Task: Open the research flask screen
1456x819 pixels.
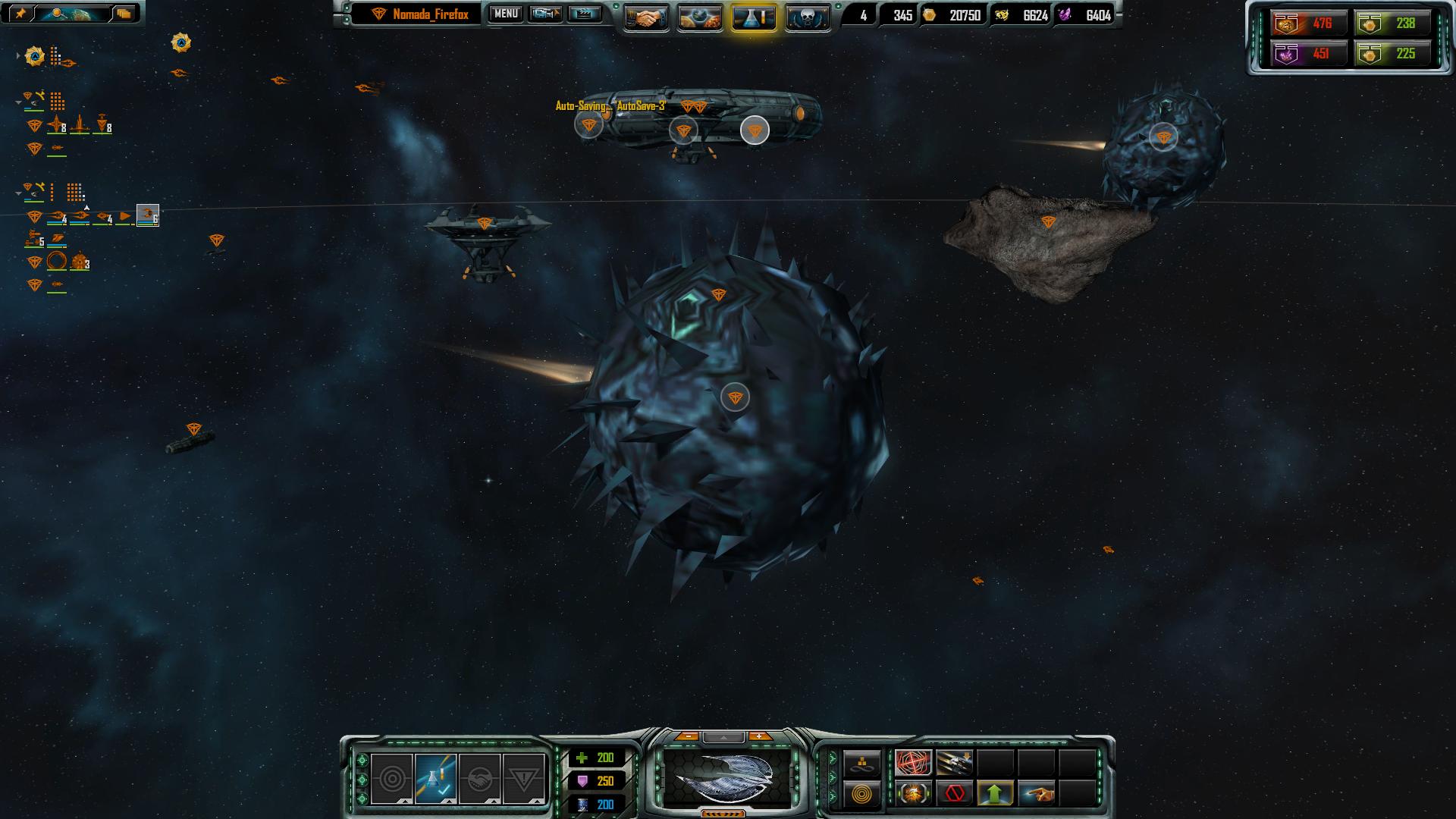Action: tap(754, 17)
